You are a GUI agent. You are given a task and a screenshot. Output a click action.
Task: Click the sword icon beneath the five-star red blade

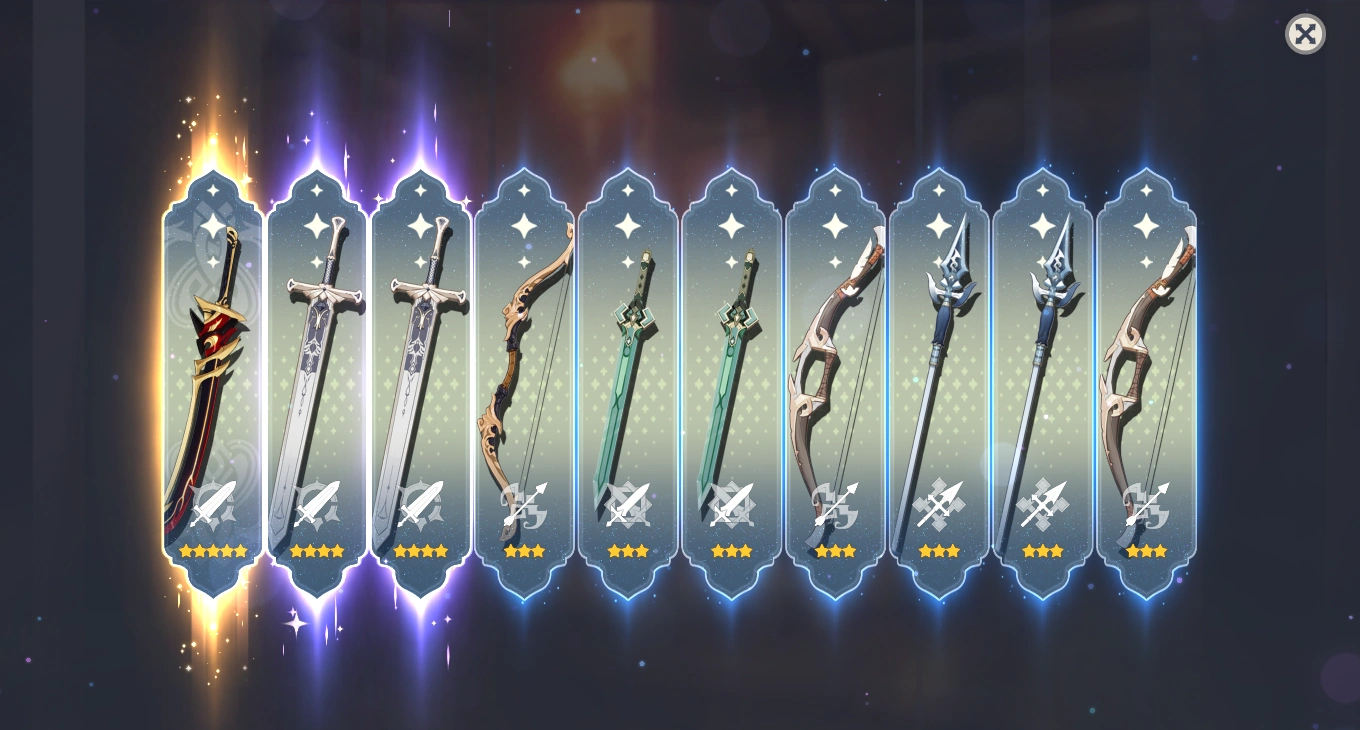212,505
